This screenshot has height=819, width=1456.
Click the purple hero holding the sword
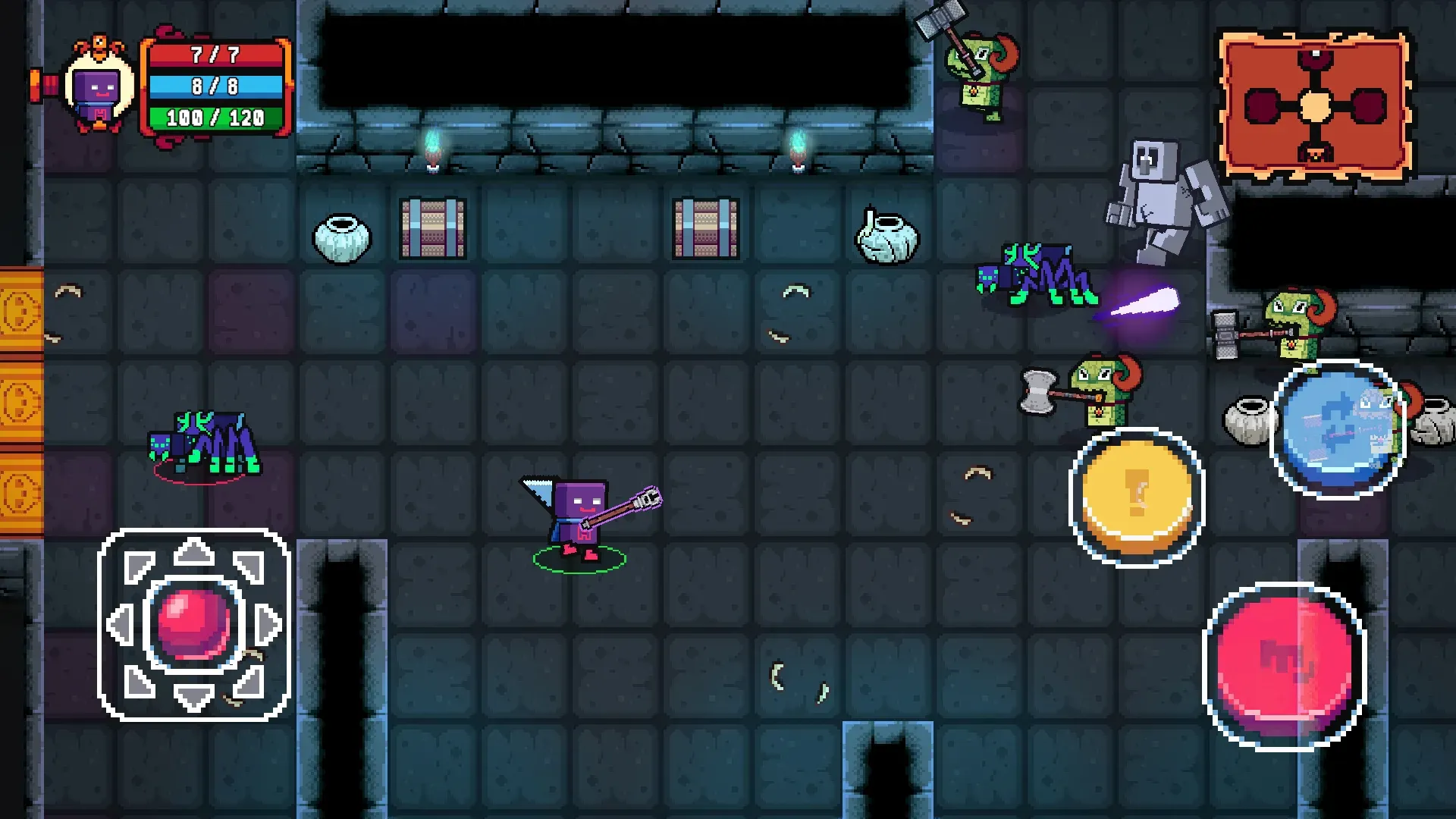pos(580,512)
